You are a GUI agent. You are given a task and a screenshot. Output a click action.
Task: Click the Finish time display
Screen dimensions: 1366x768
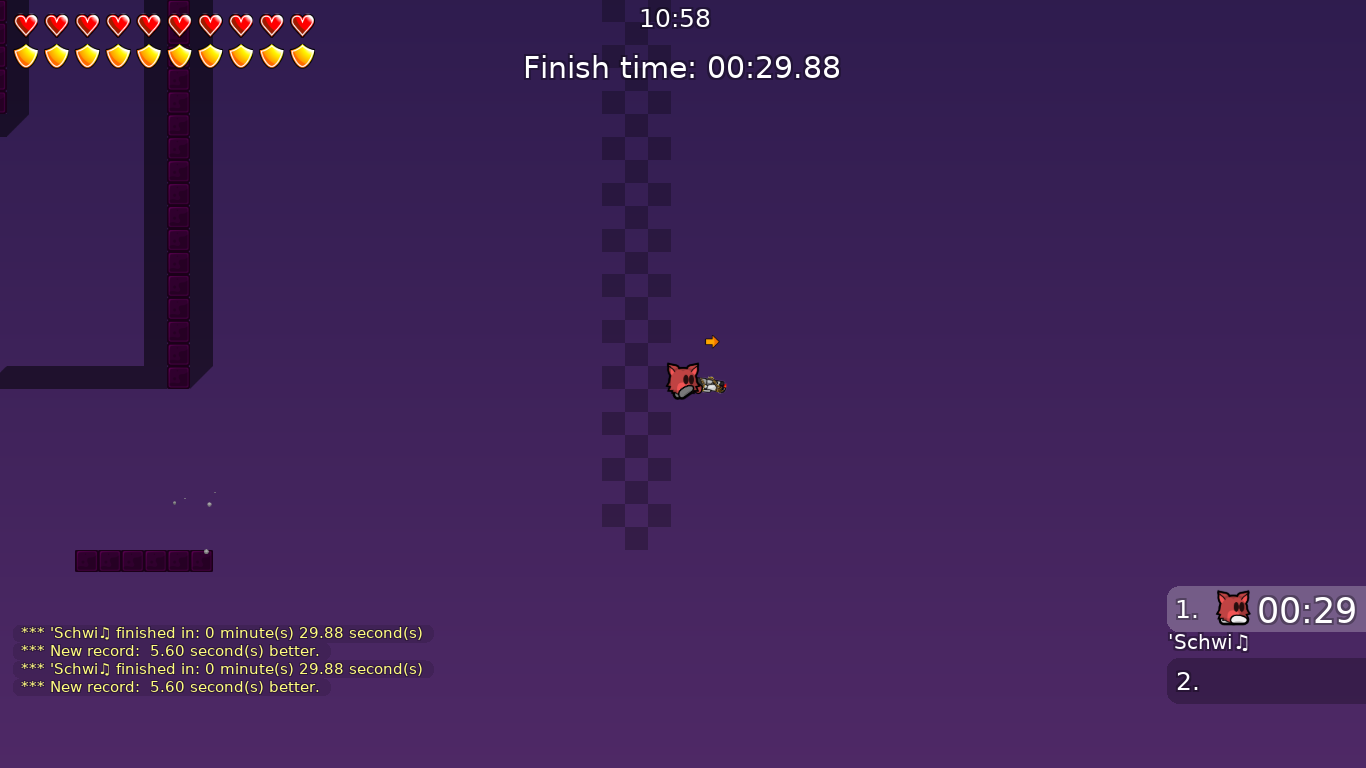681,67
